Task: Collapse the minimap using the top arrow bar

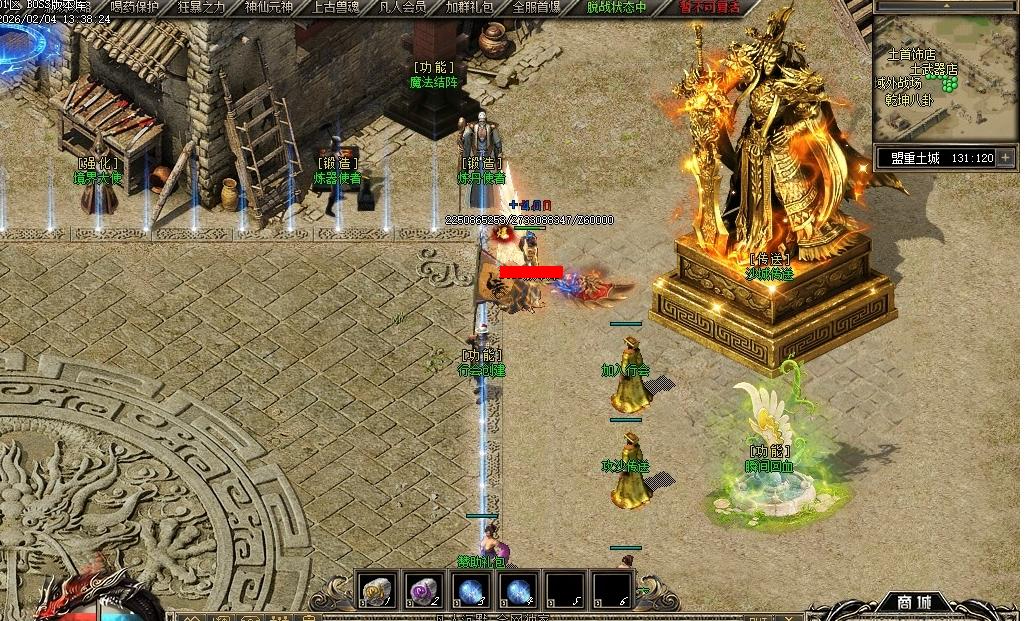Action: [x=945, y=6]
